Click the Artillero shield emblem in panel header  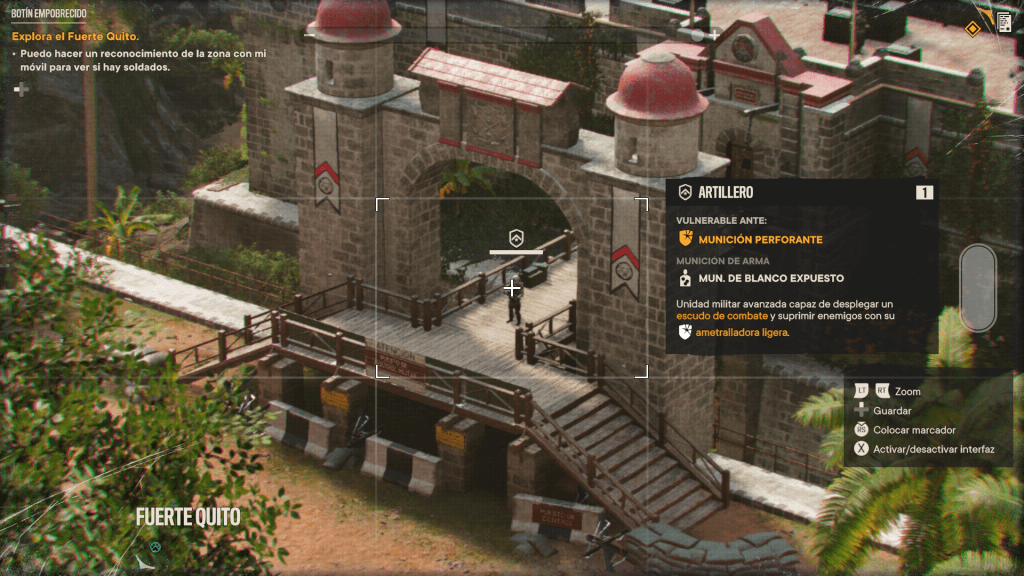point(685,192)
